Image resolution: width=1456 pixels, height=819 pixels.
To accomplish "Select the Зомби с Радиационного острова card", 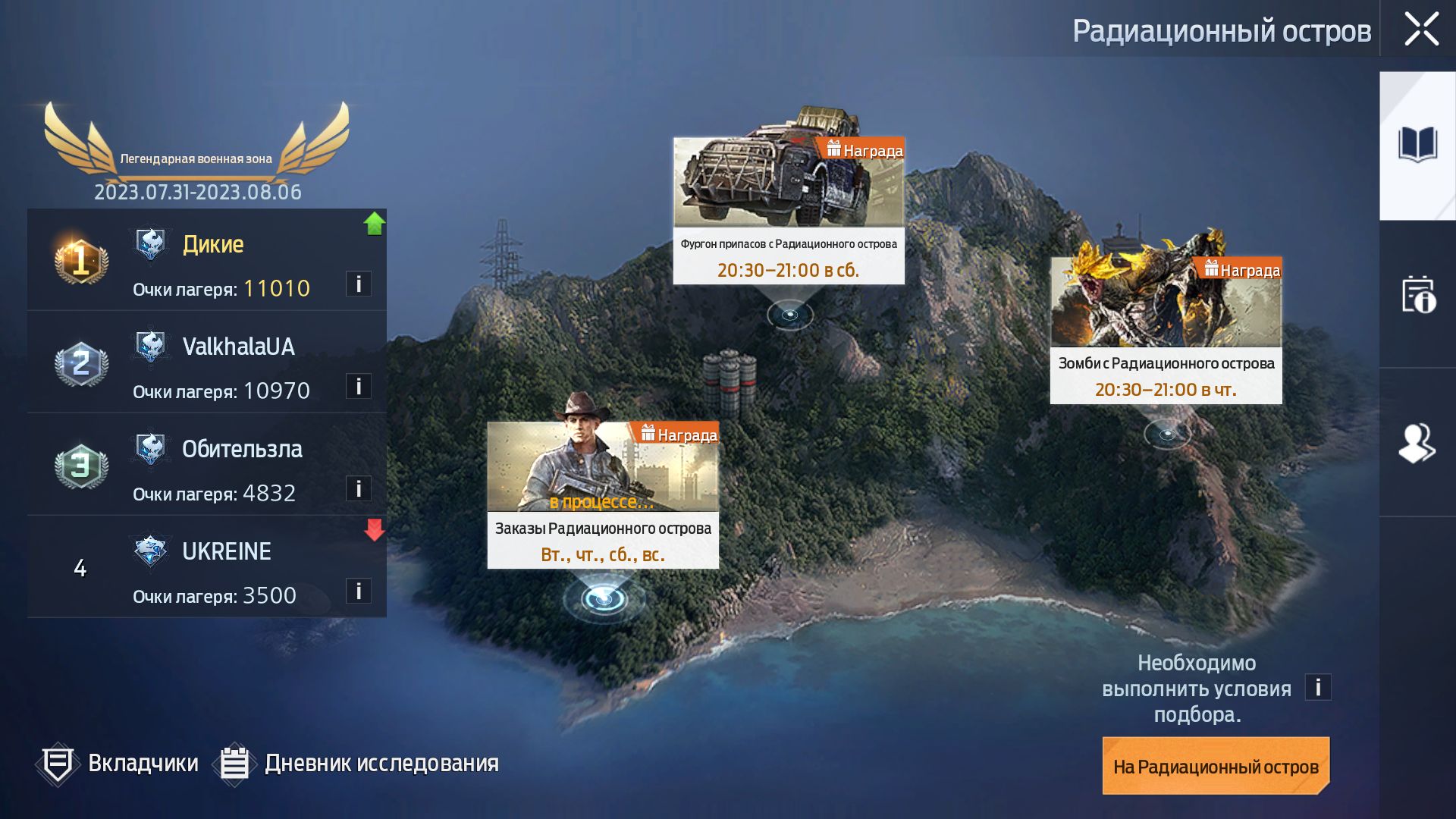I will (1166, 330).
